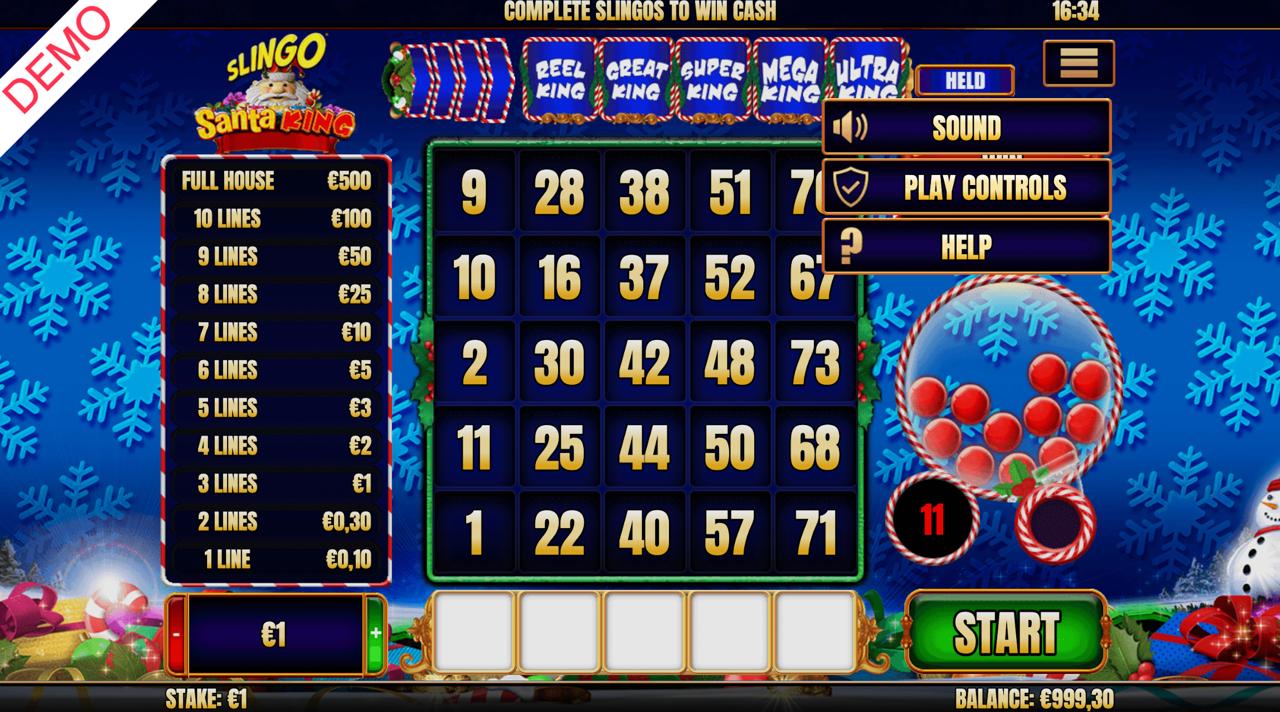Open Play Controls menu entry
The width and height of the screenshot is (1280, 712).
pos(966,187)
